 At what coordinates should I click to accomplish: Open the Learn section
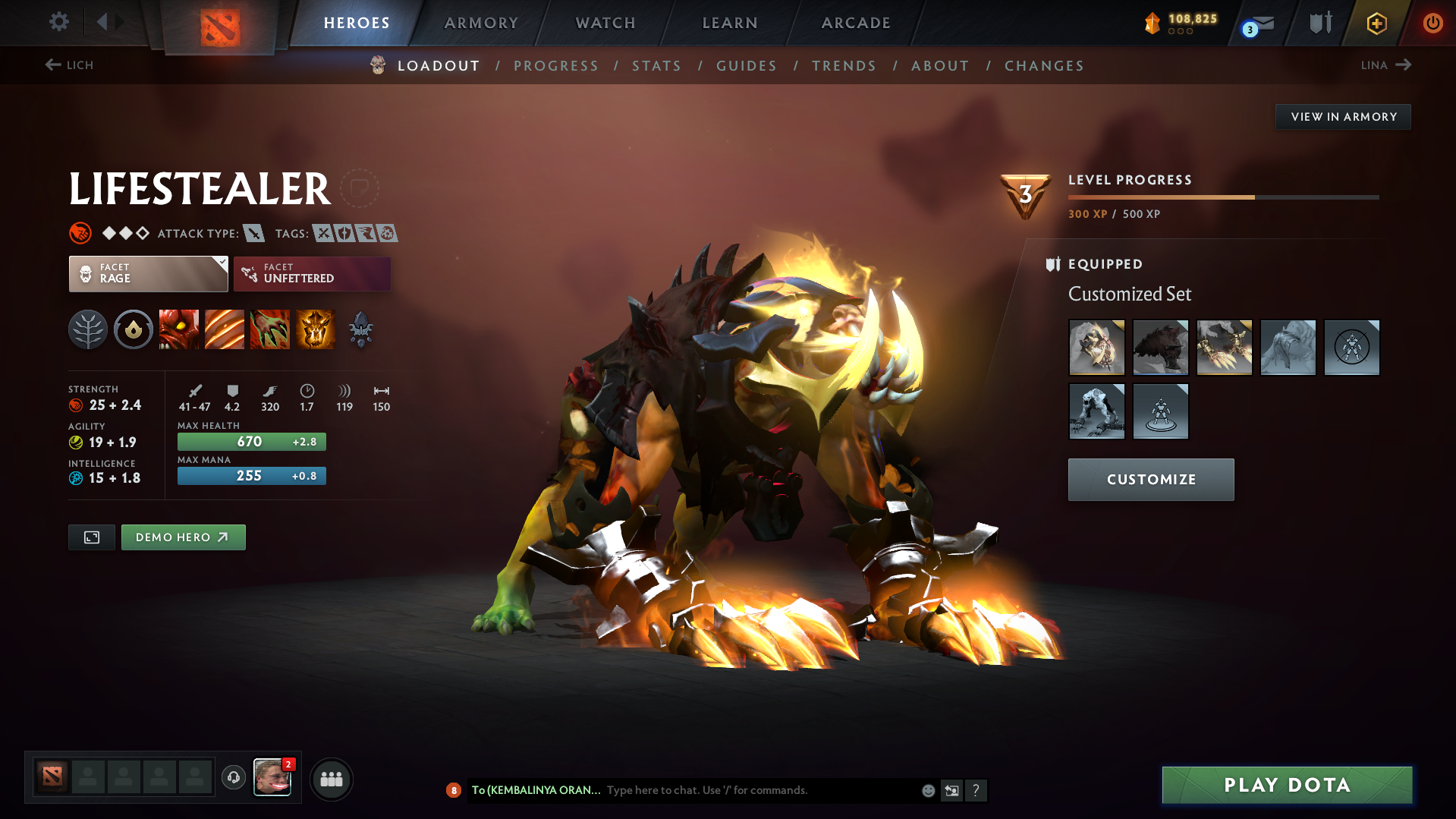(730, 23)
